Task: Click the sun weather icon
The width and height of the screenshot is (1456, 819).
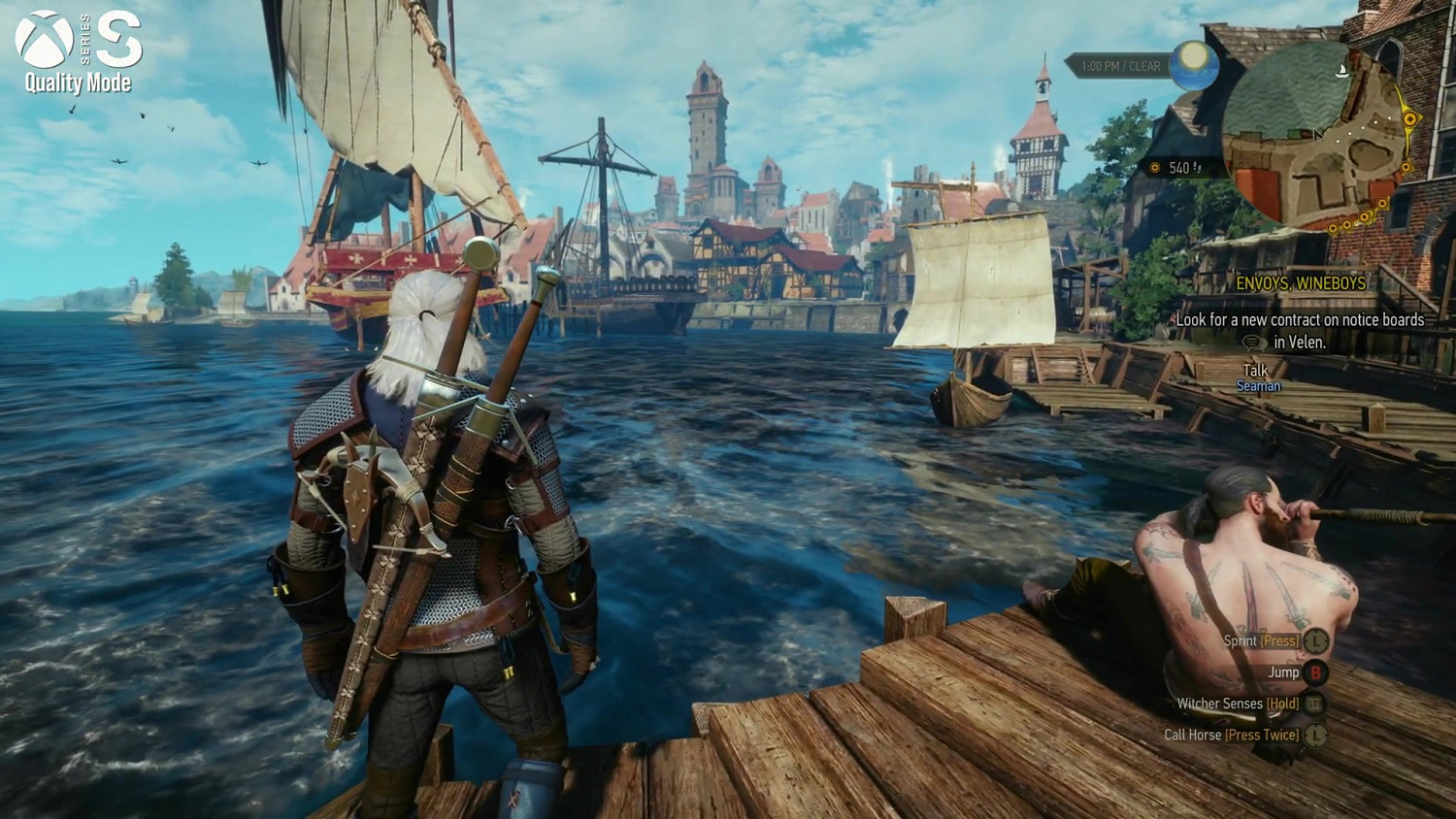Action: coord(1195,66)
